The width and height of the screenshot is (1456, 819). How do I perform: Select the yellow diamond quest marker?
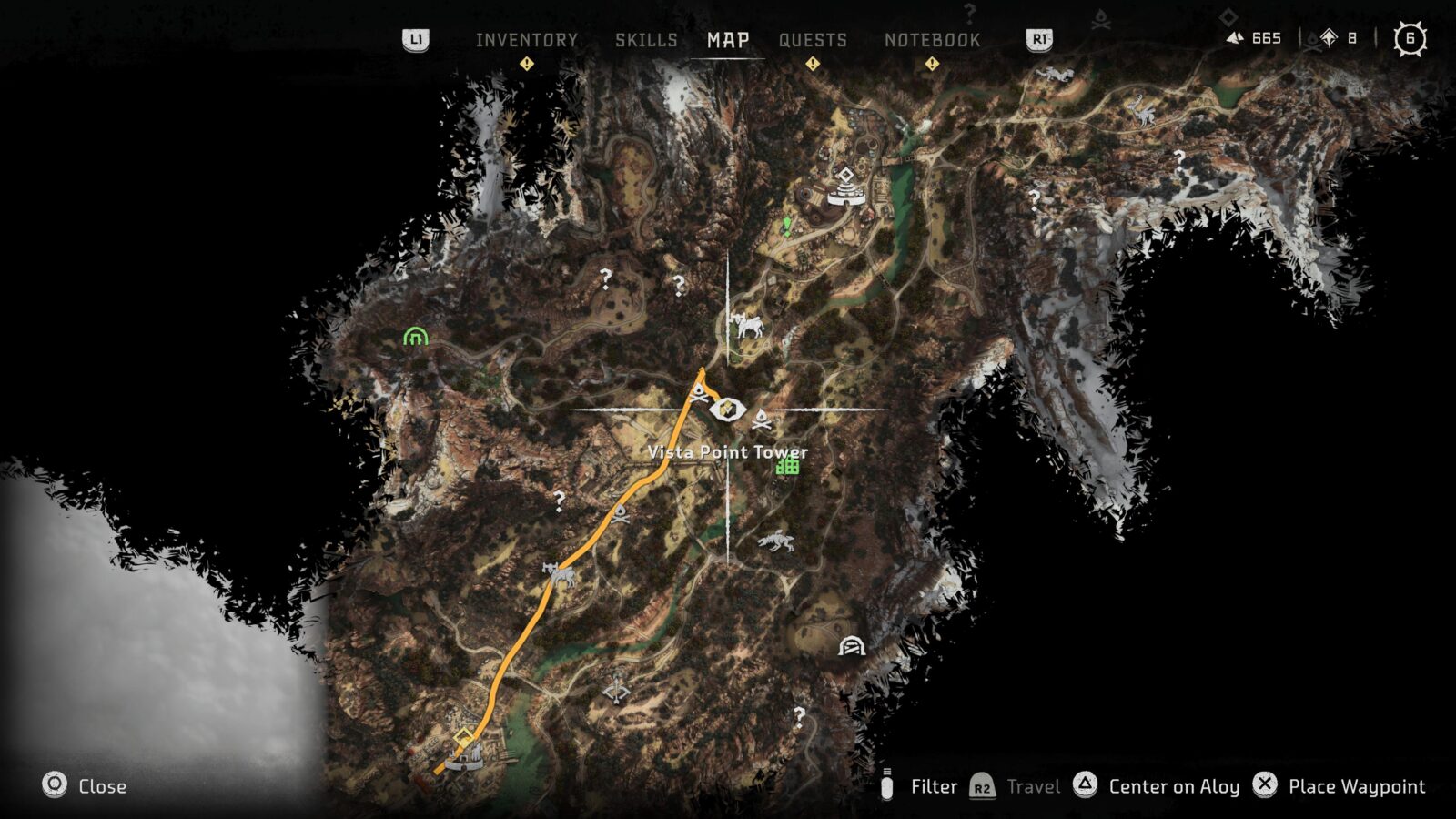tap(463, 736)
